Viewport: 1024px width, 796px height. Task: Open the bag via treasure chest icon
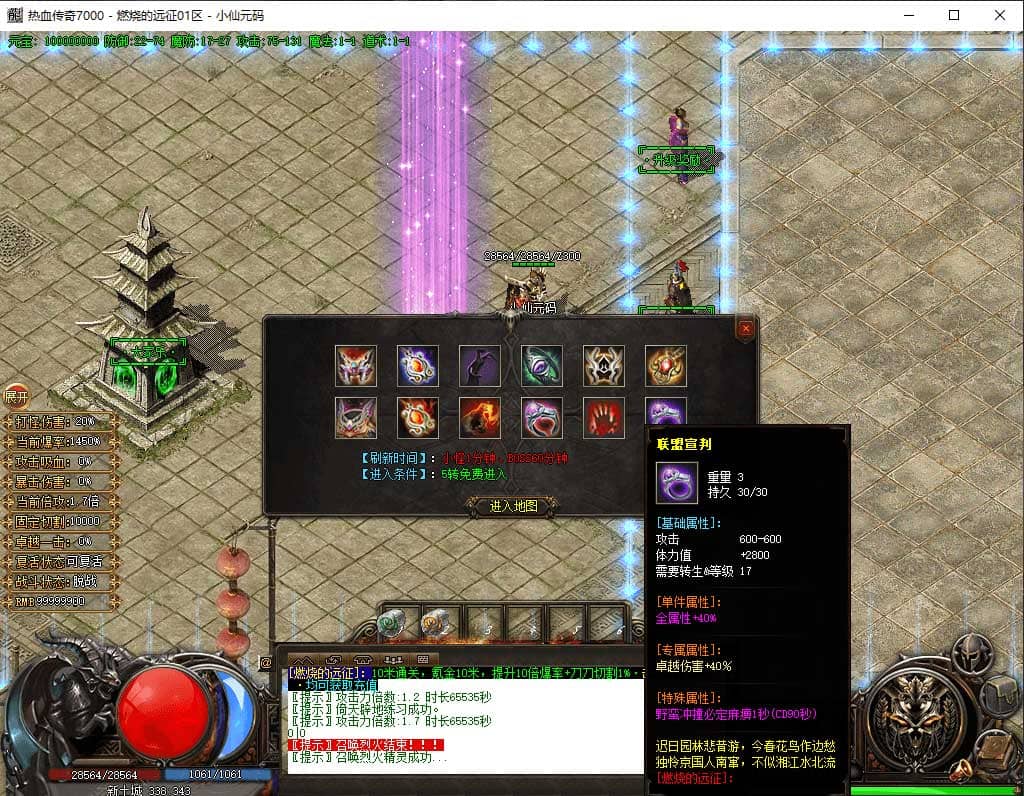(999, 693)
